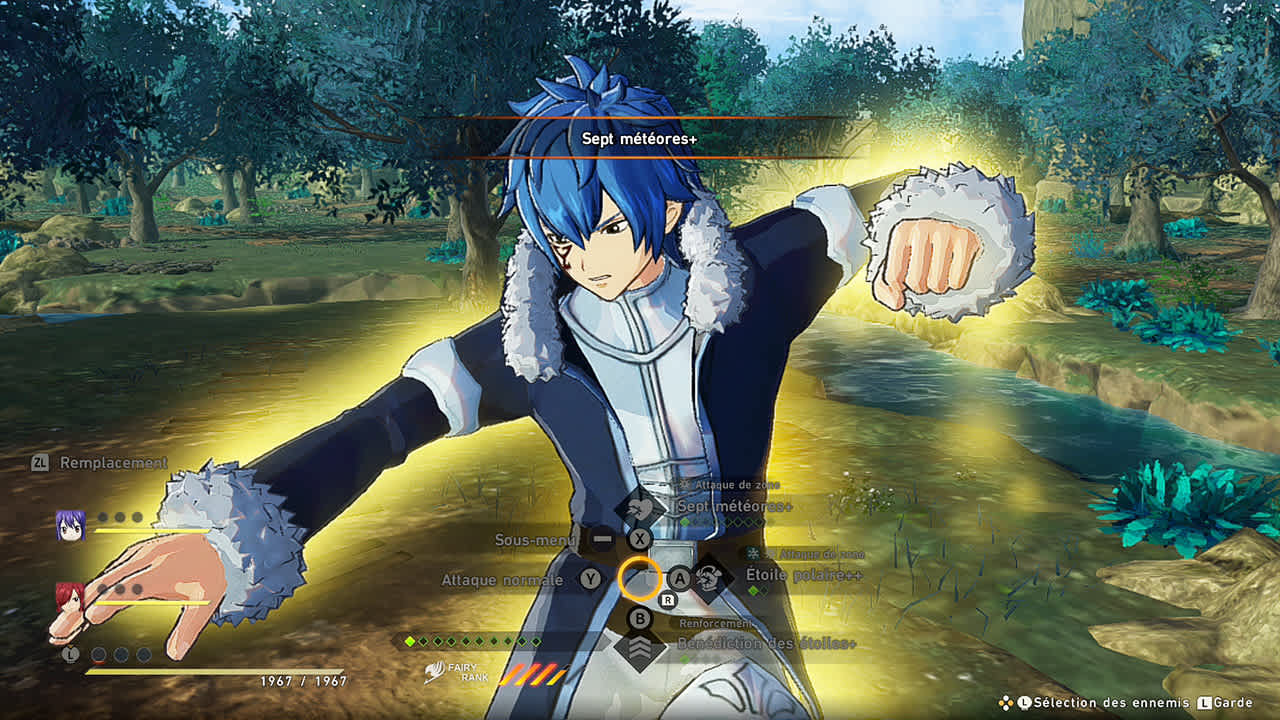This screenshot has height=720, width=1280.
Task: Cast the Bénédiction des étoiles+ reinforcement skill
Action: point(766,643)
